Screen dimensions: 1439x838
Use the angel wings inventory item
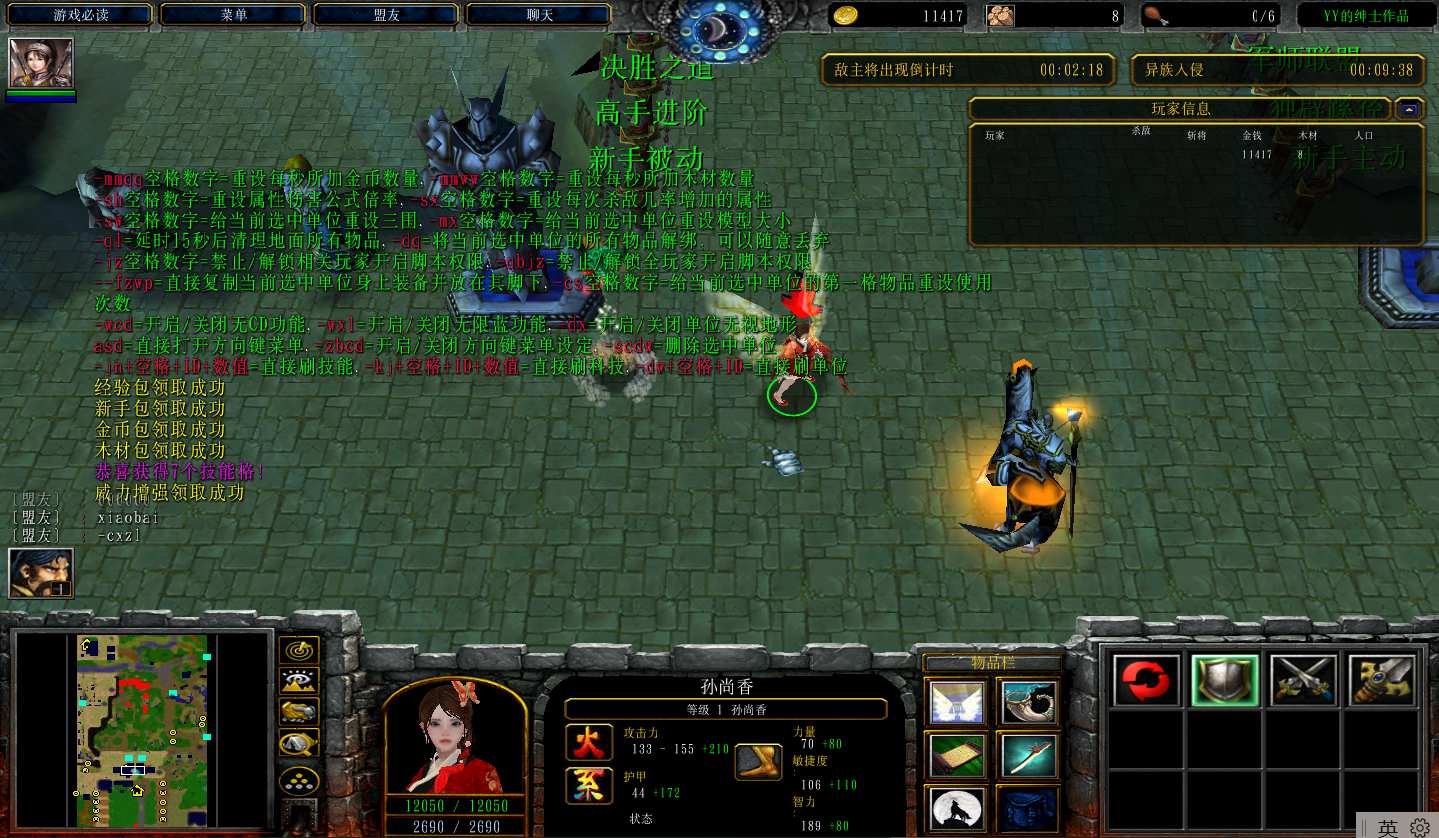point(957,703)
